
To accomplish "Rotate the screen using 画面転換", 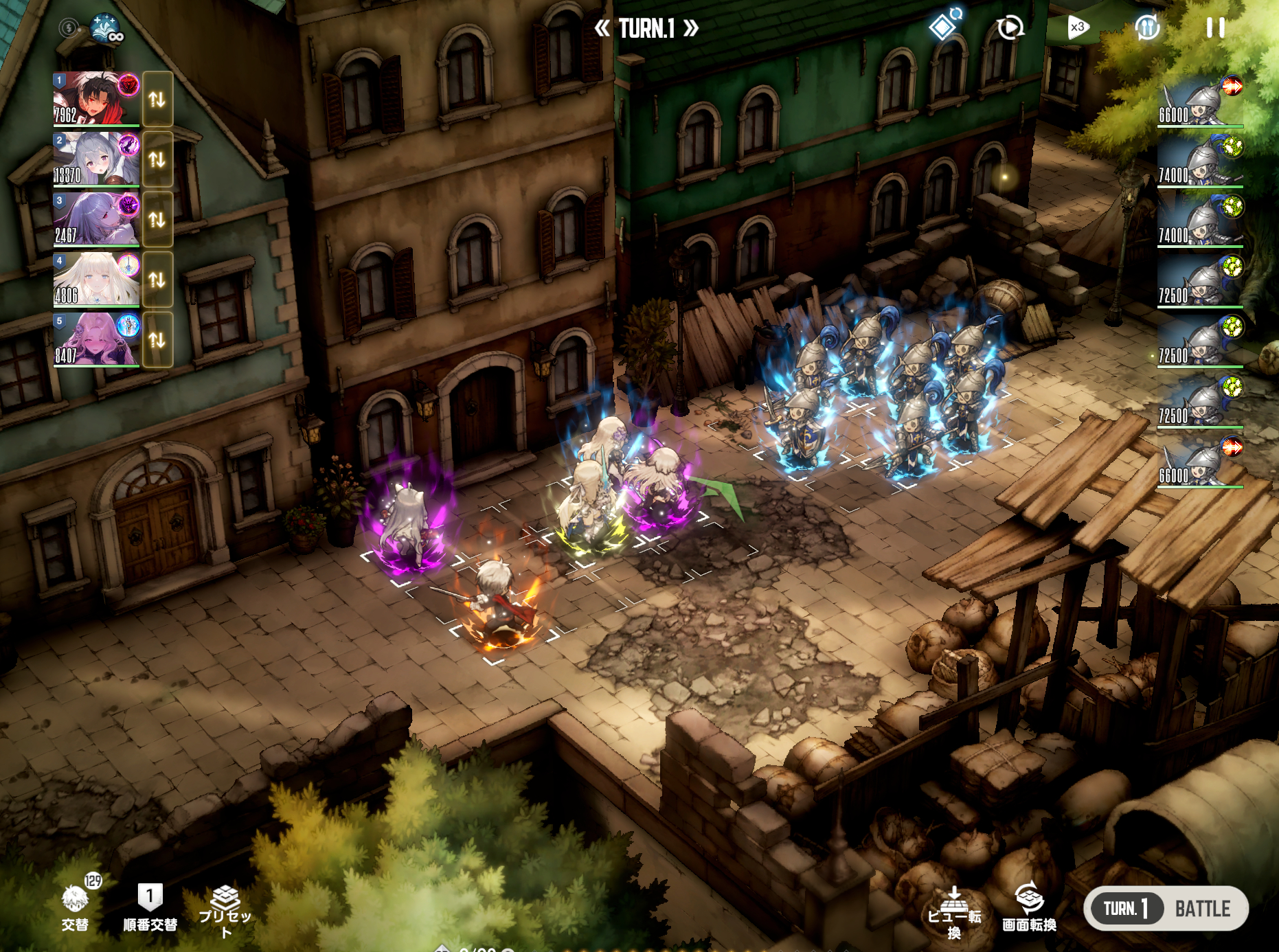I will coord(1029,907).
